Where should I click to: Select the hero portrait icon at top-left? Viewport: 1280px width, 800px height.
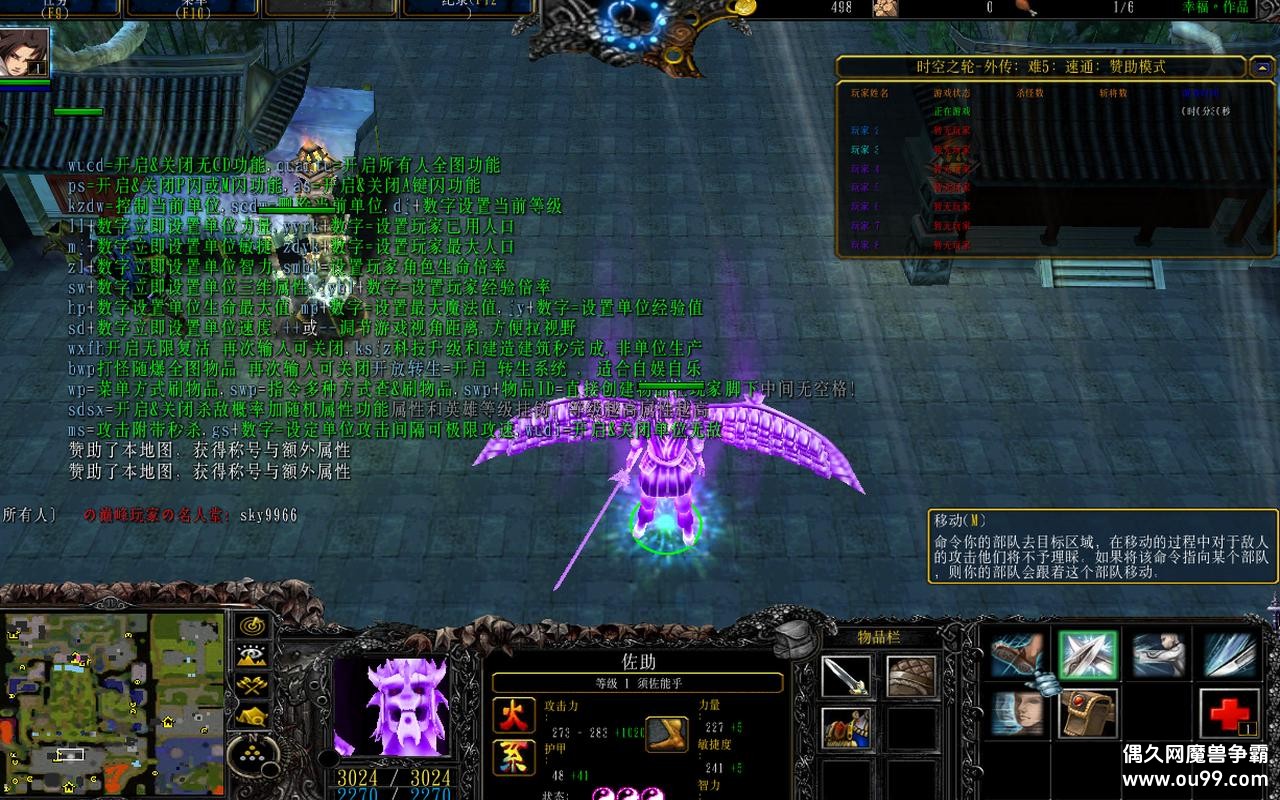22,54
